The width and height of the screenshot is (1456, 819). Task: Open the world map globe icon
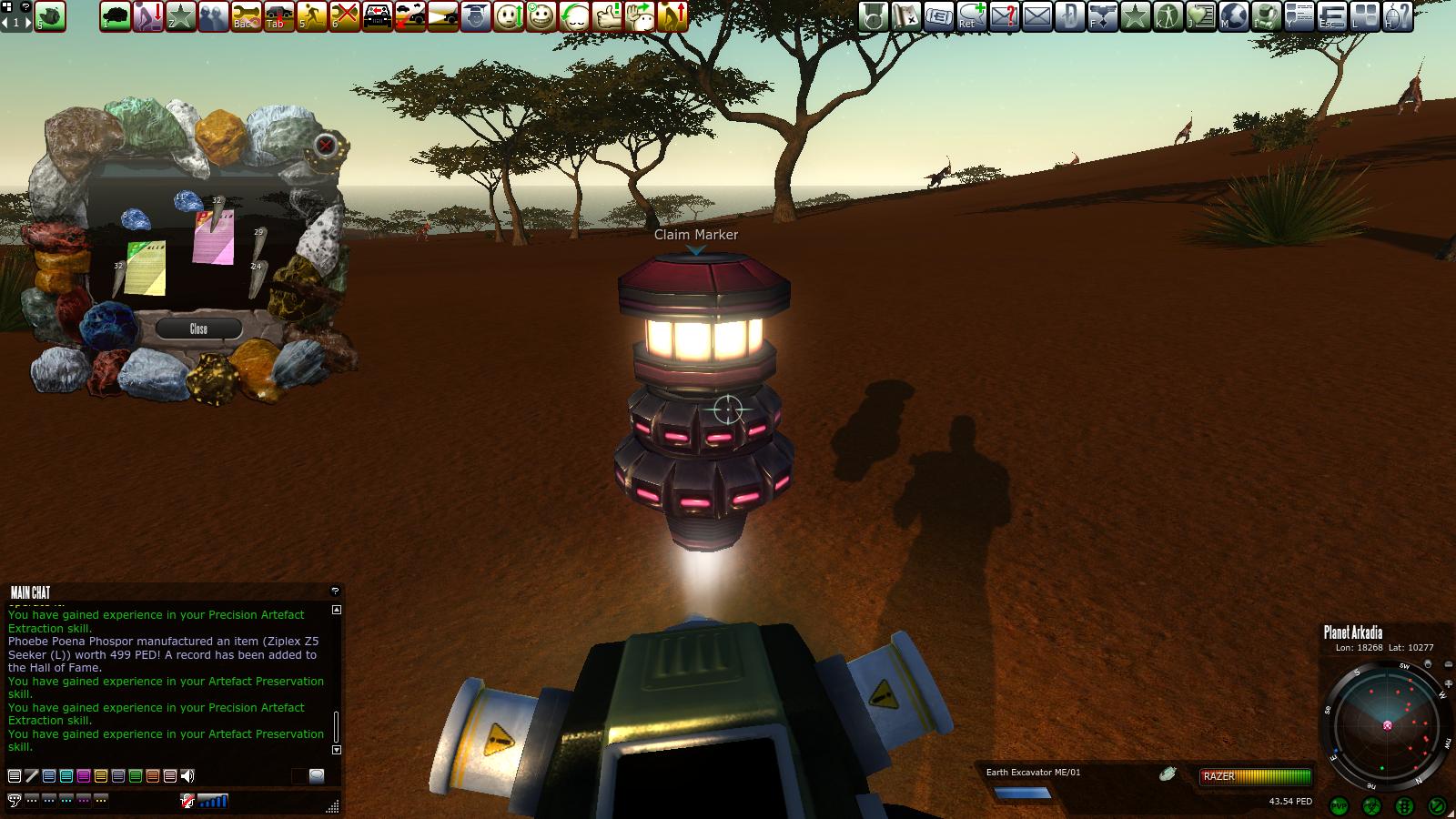pyautogui.click(x=1233, y=15)
